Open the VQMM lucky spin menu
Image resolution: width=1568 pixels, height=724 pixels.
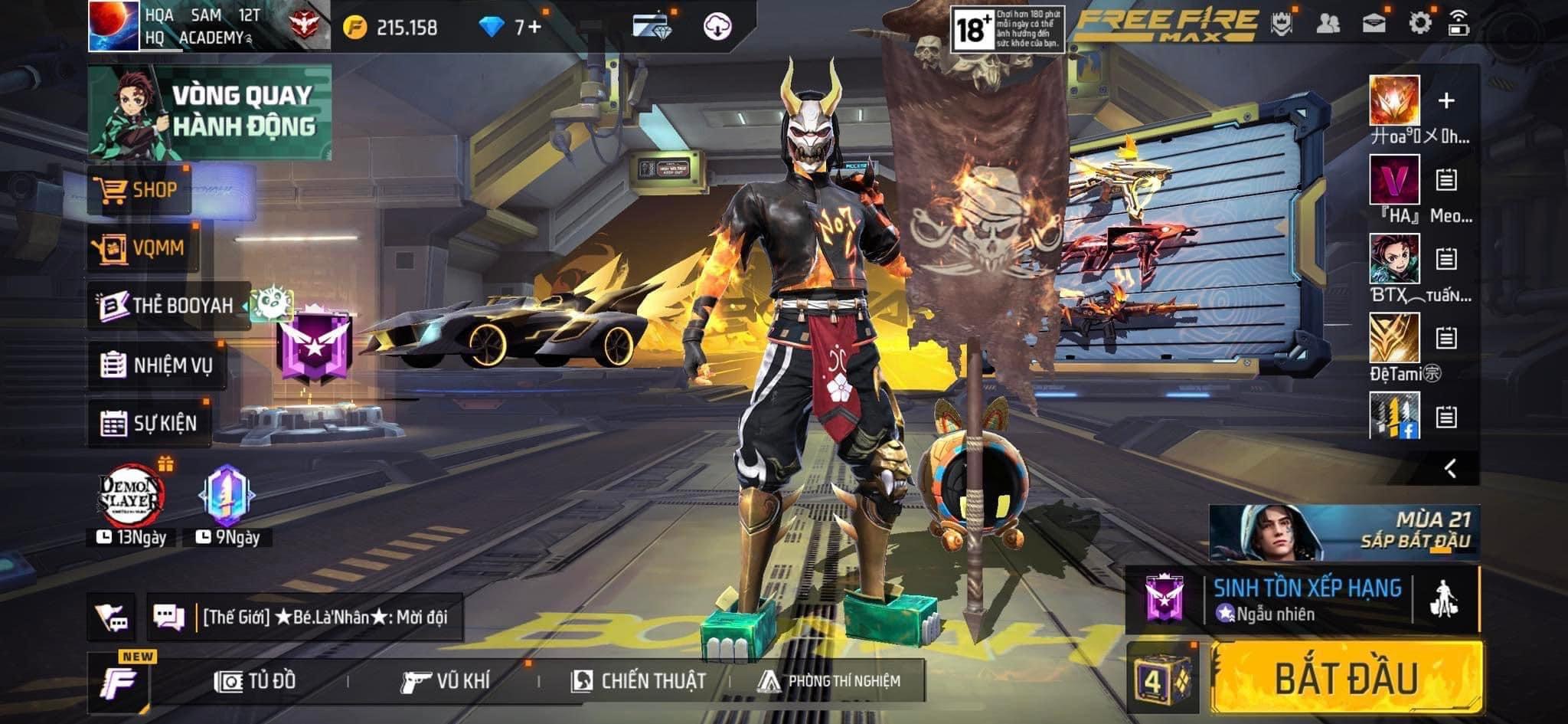click(x=142, y=247)
